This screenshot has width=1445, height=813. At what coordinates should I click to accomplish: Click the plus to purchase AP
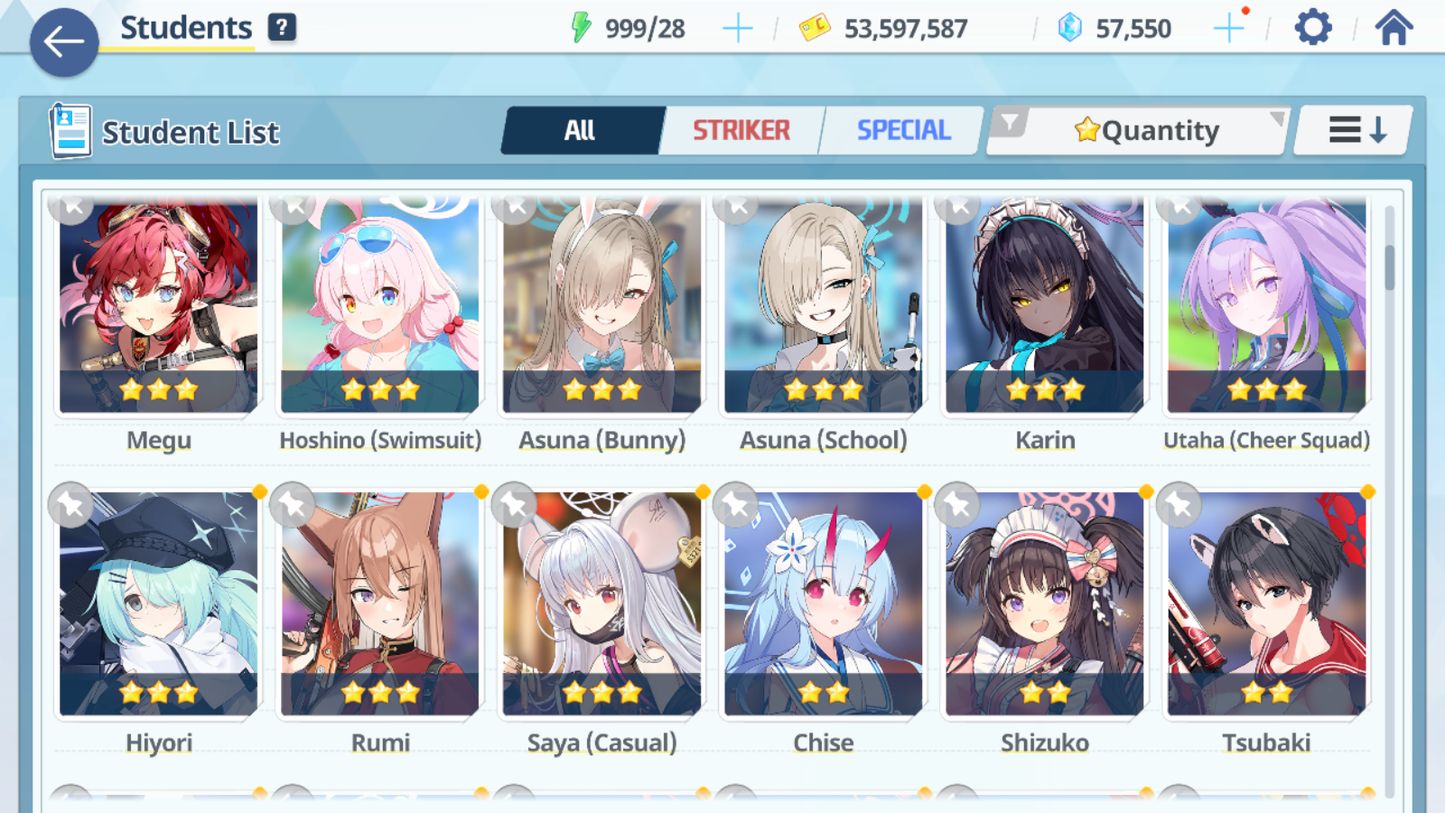[x=737, y=28]
